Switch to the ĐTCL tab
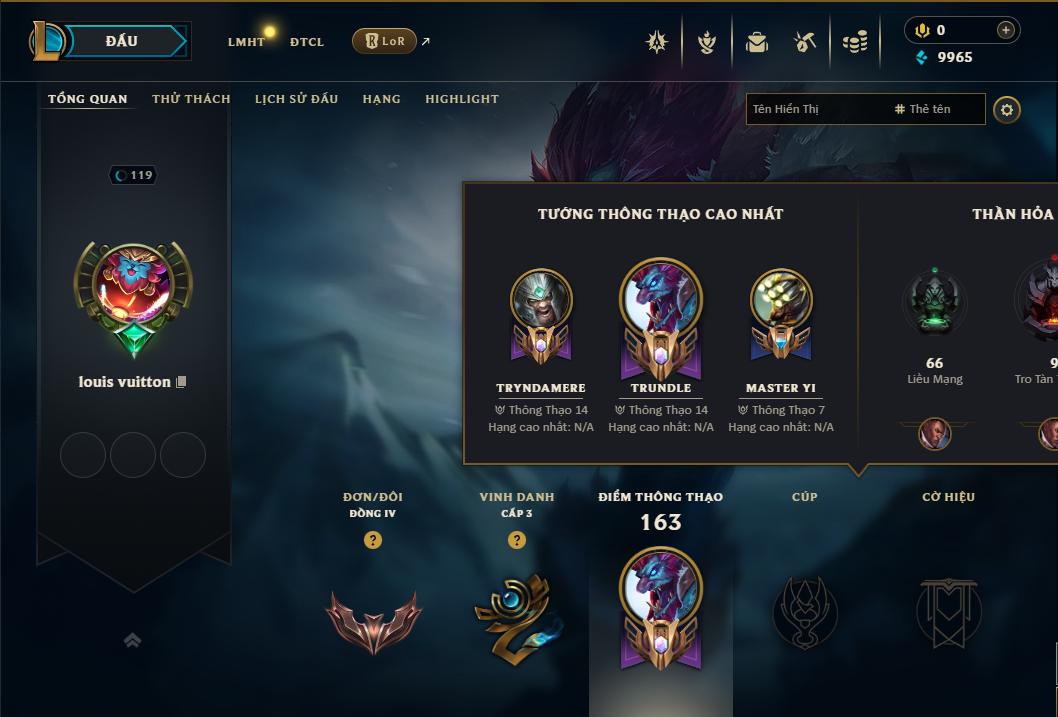Image resolution: width=1058 pixels, height=717 pixels. click(307, 42)
